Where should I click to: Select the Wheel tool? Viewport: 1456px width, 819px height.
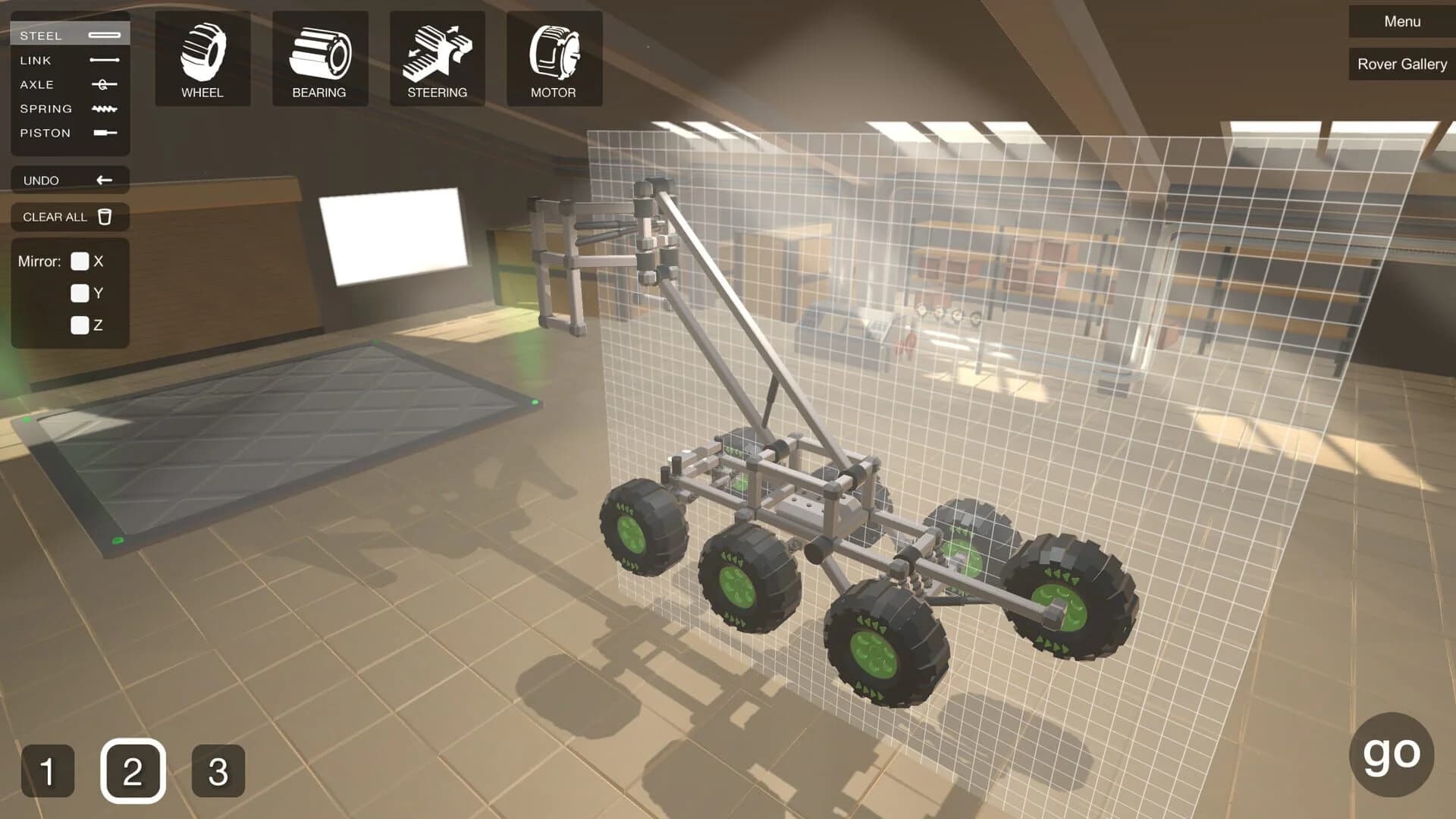[x=202, y=57]
